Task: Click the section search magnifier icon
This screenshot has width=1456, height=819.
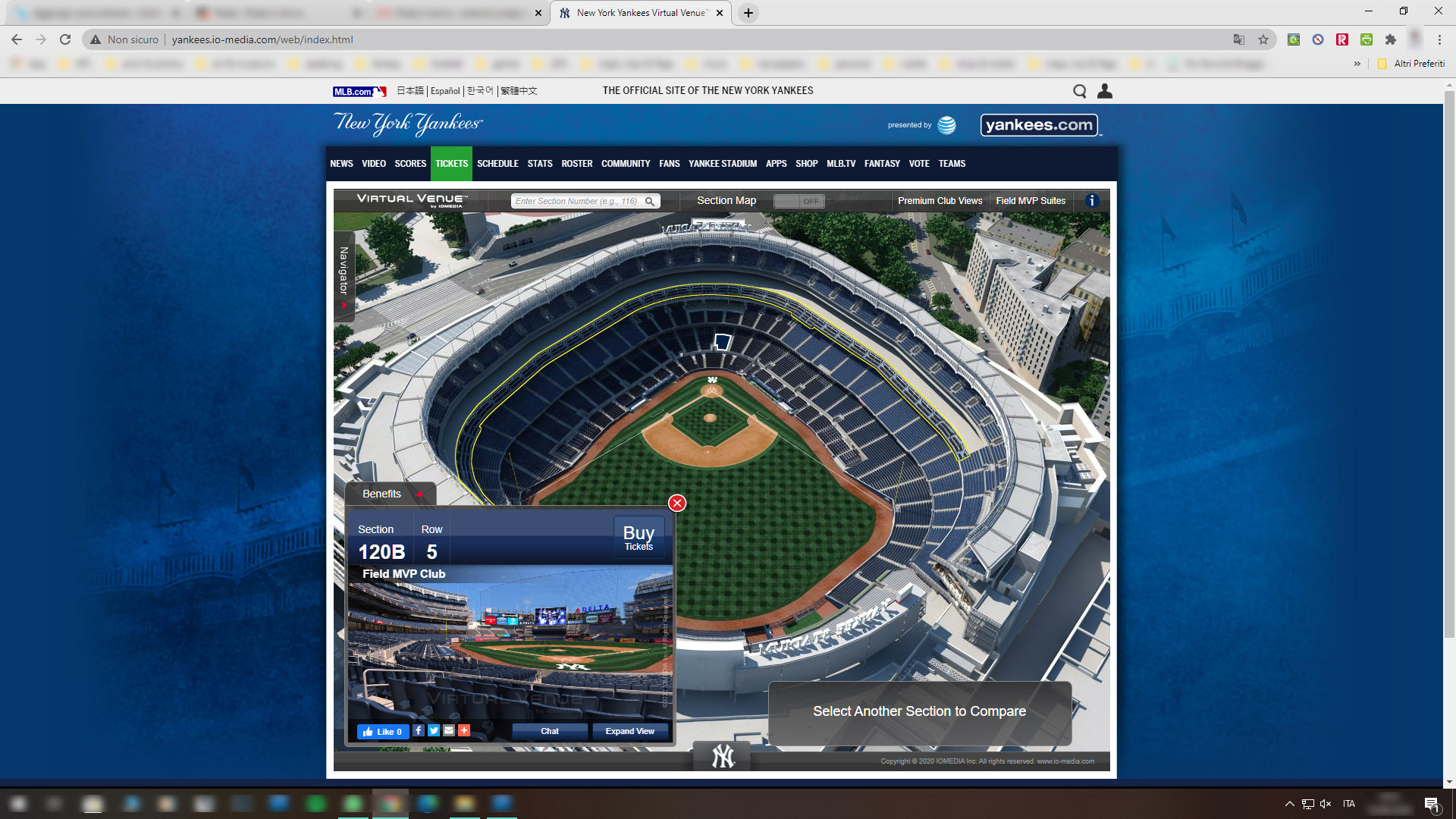Action: 651,201
